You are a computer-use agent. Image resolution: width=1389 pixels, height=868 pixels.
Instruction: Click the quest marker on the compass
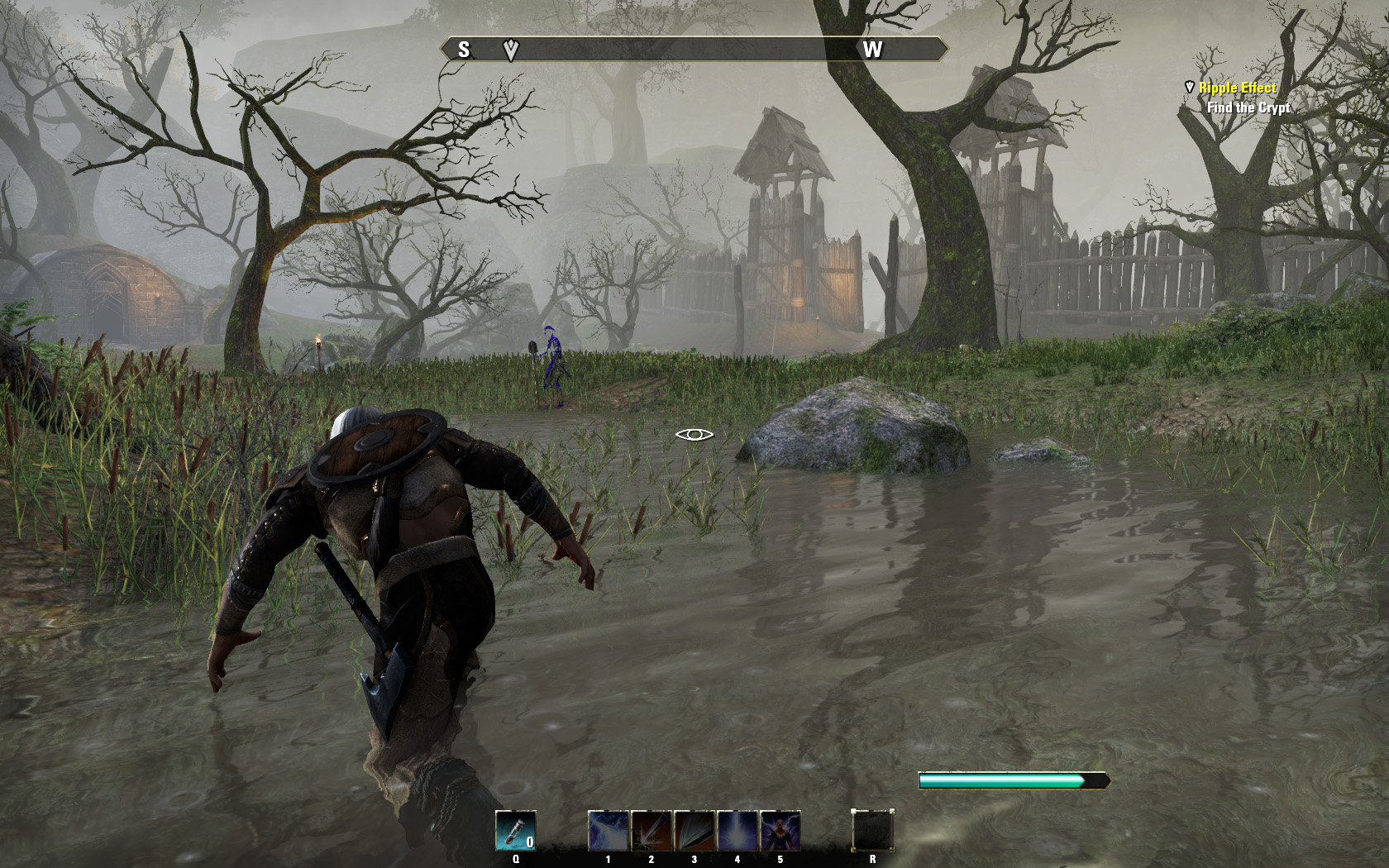(511, 50)
